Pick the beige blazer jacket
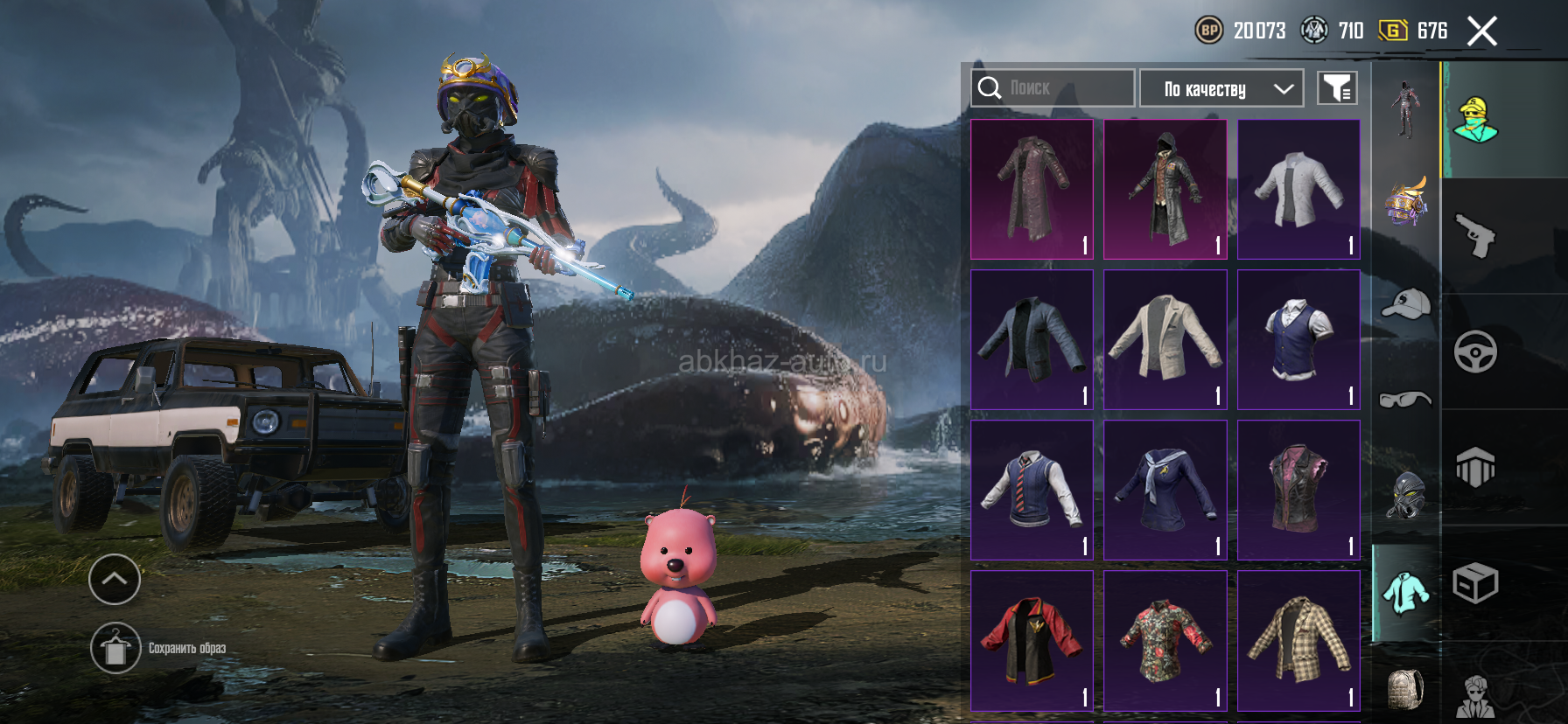 pos(1165,339)
